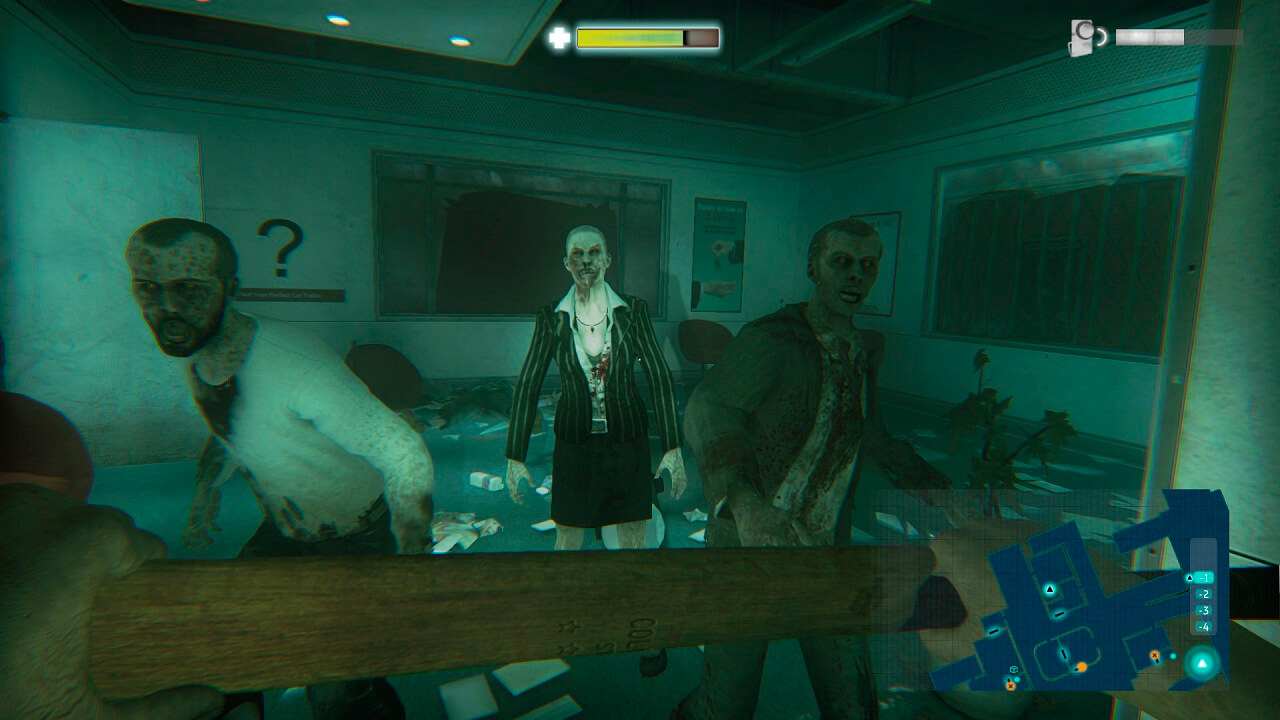Screen dimensions: 1280x720
Task: Select the small cube icon on the minimap
Action: (x=1014, y=669)
